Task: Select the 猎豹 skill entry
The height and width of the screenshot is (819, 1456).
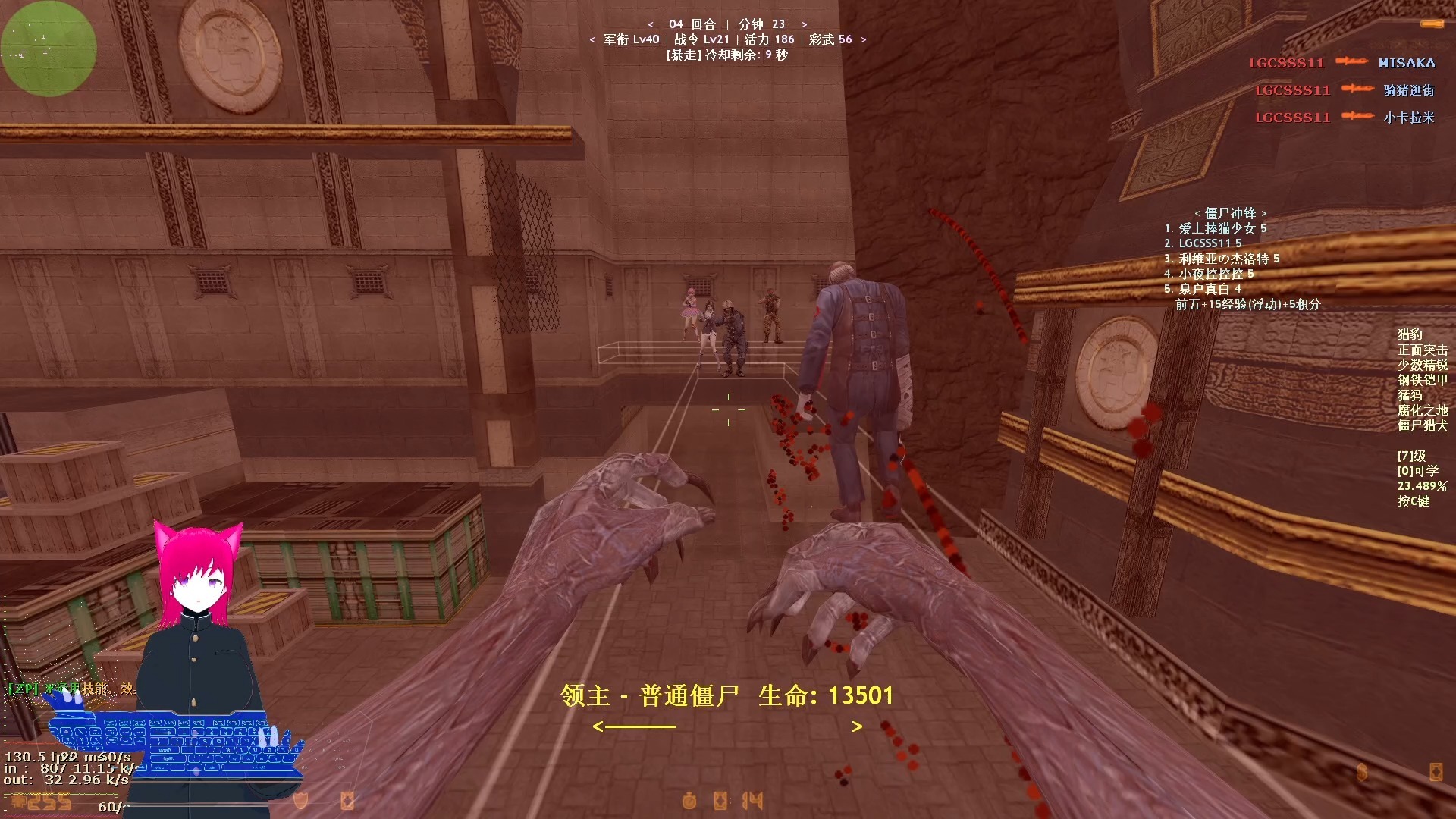Action: 1410,334
